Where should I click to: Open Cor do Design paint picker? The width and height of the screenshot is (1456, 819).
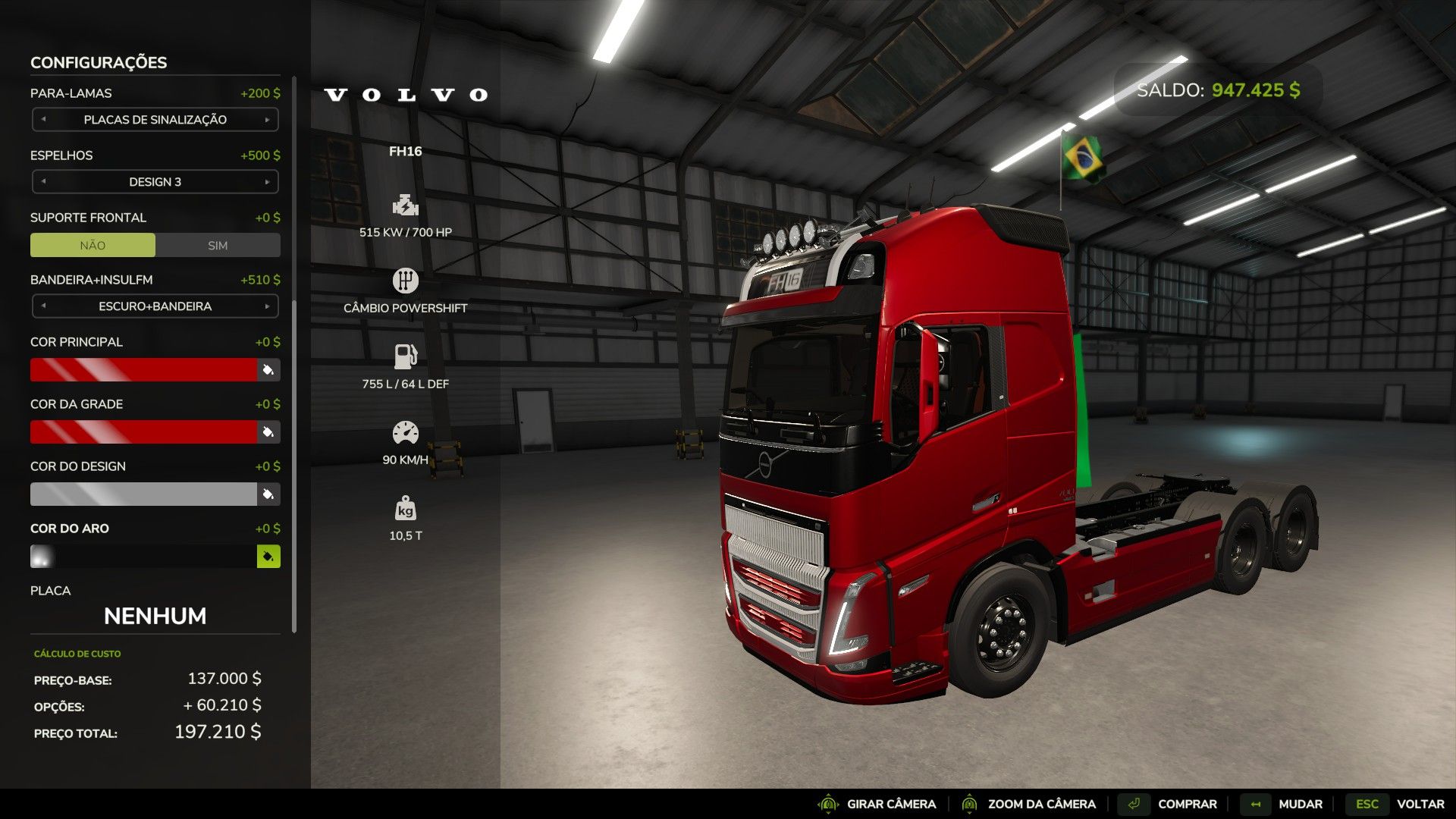(268, 494)
